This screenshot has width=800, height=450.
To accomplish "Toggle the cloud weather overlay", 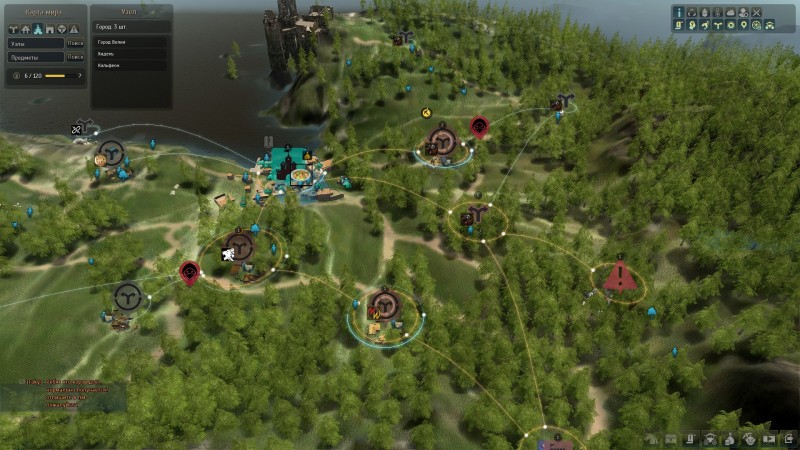I will [x=730, y=13].
